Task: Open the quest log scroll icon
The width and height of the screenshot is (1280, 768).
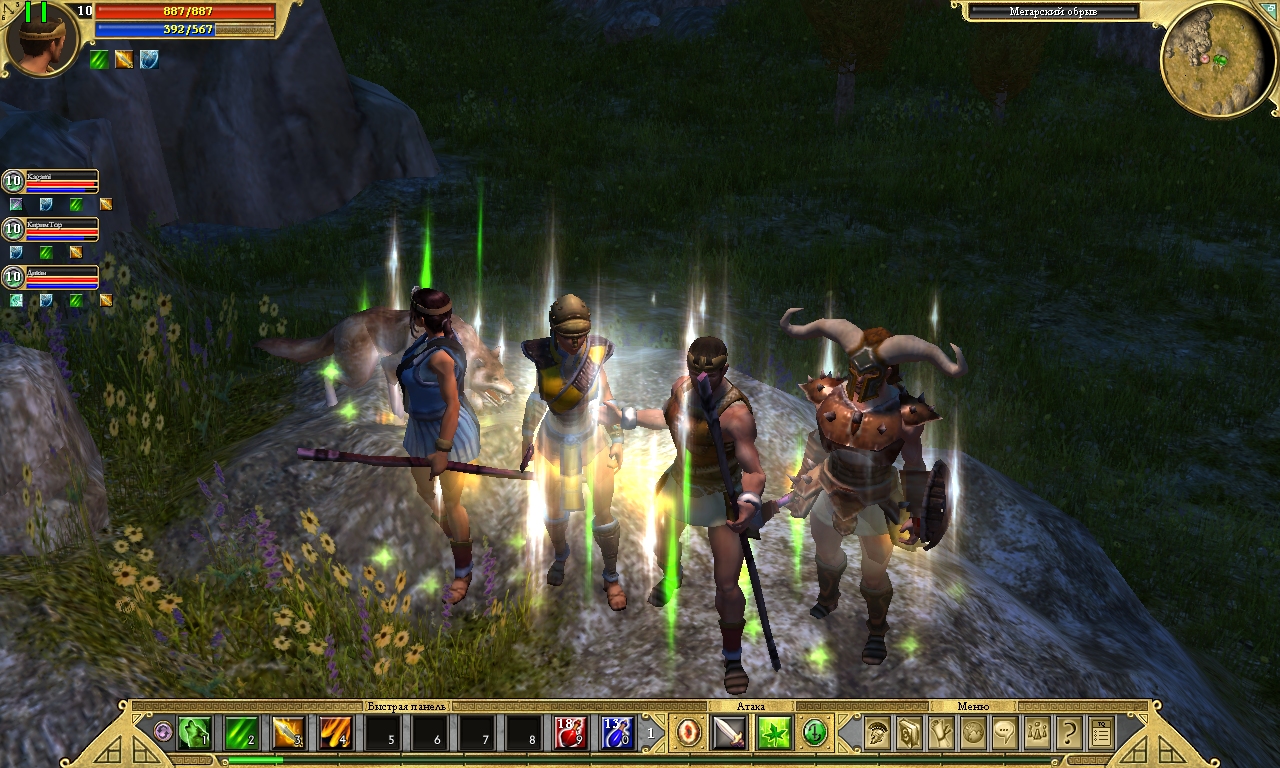Action: pyautogui.click(x=940, y=731)
